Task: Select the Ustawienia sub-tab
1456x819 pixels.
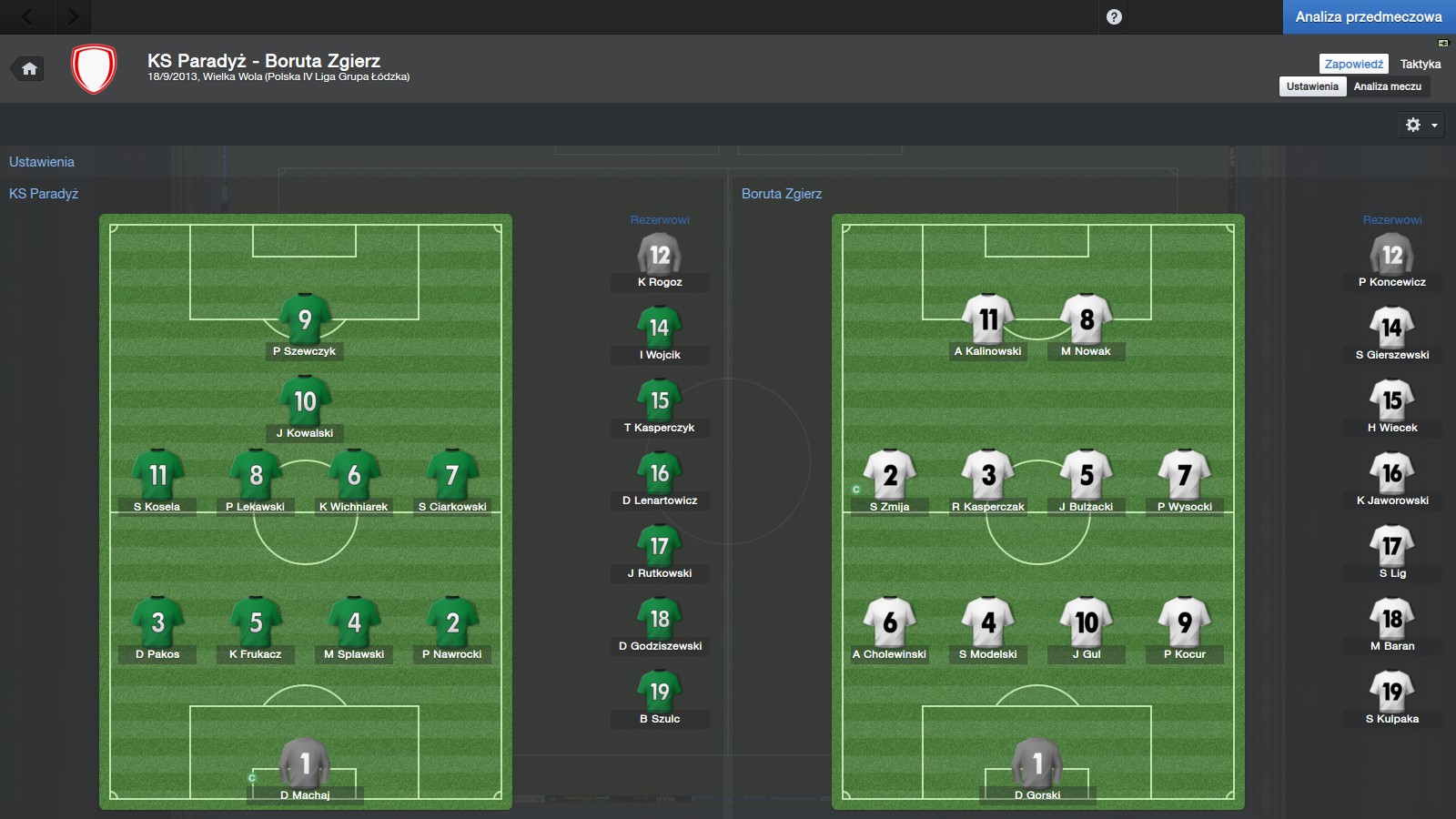Action: 1312,86
